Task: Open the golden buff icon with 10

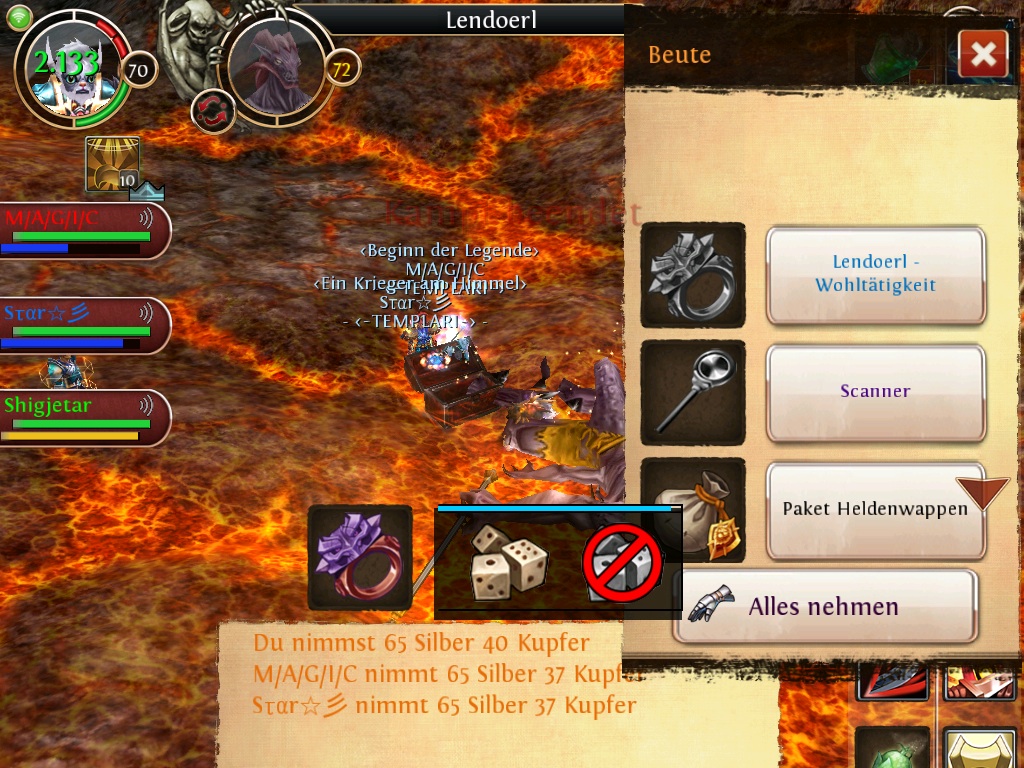Action: click(112, 165)
